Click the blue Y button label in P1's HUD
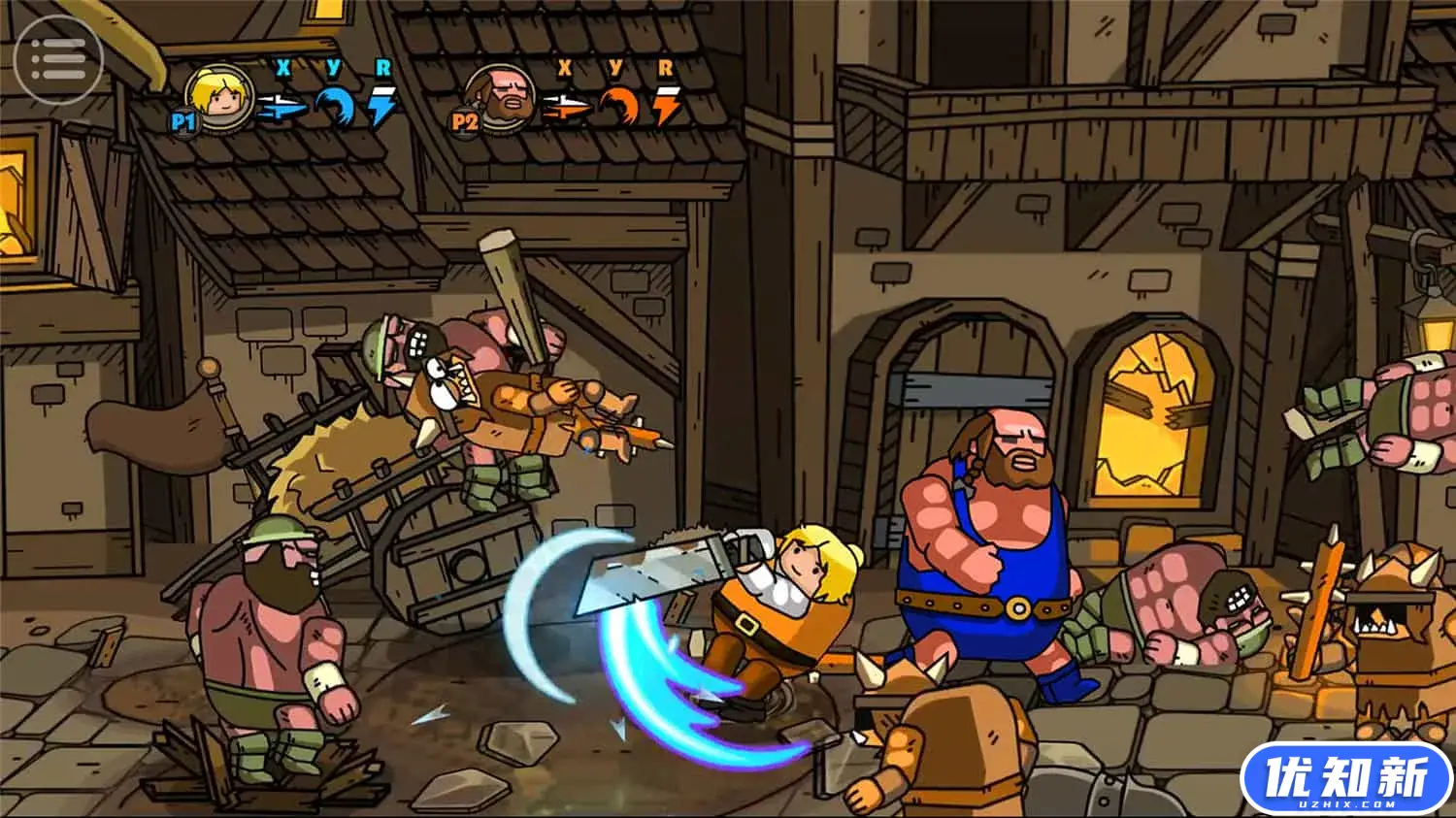This screenshot has width=1456, height=818. tap(334, 66)
